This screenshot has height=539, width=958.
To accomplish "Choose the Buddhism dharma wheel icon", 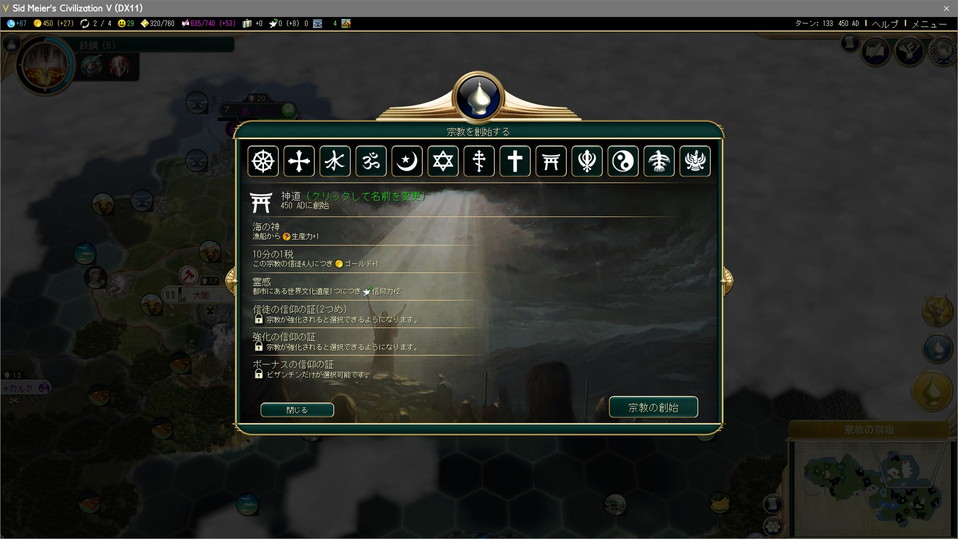I will [x=264, y=161].
